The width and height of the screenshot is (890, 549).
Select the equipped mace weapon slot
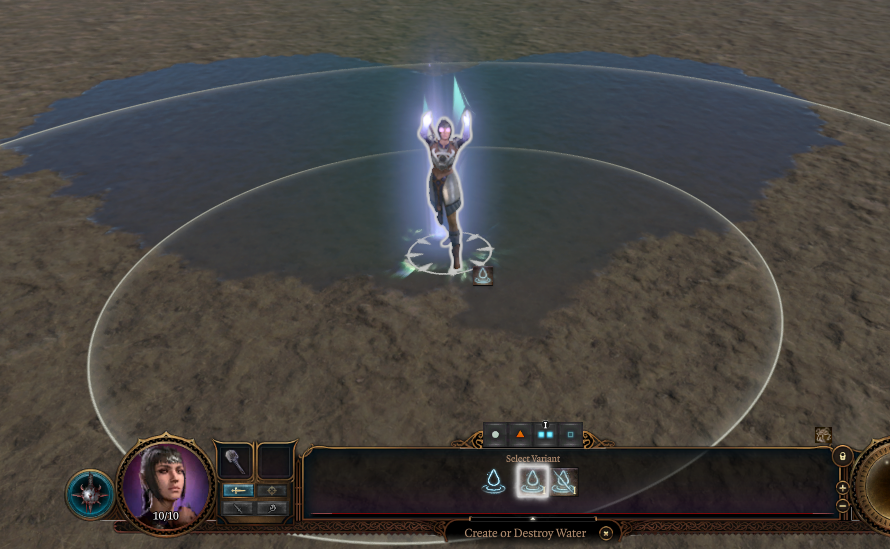click(x=235, y=461)
